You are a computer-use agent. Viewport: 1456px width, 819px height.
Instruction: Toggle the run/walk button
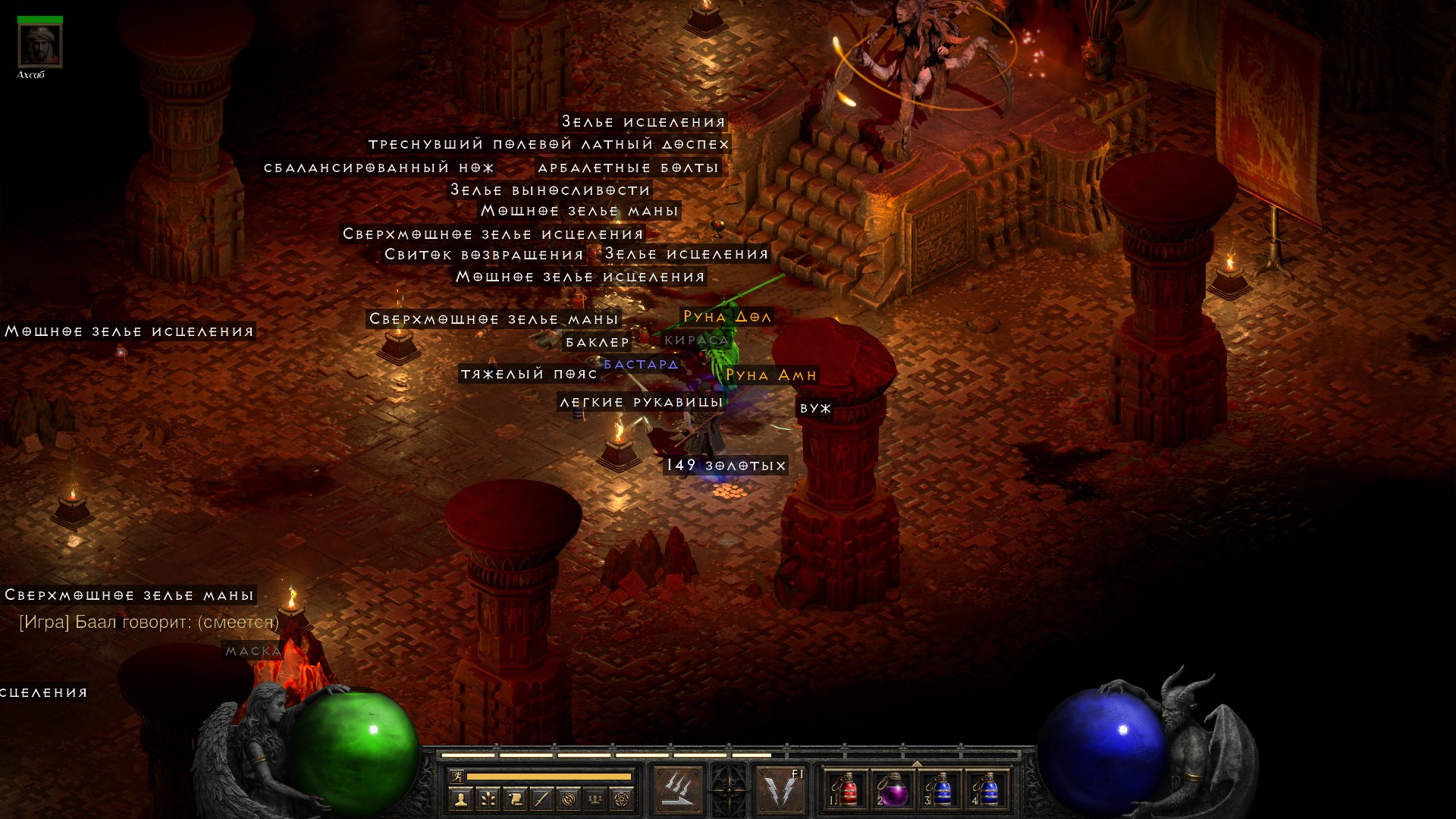click(457, 776)
